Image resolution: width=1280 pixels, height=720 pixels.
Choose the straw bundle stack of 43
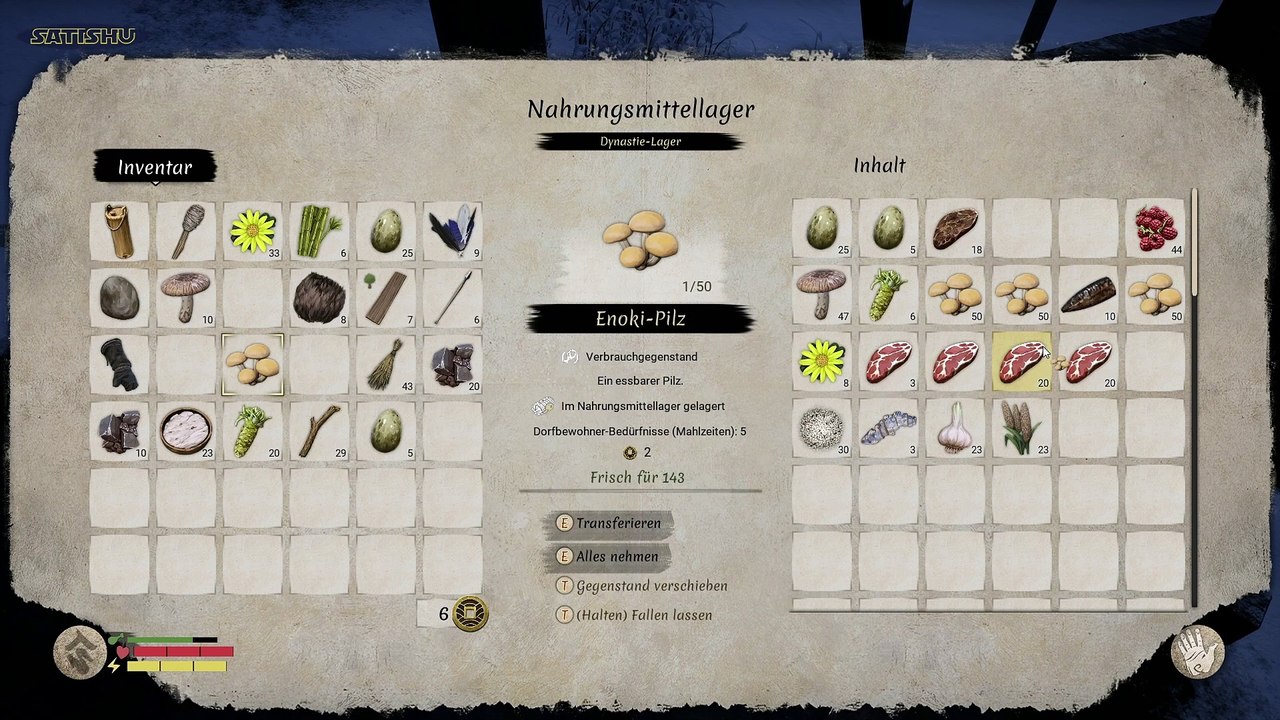[x=386, y=364]
